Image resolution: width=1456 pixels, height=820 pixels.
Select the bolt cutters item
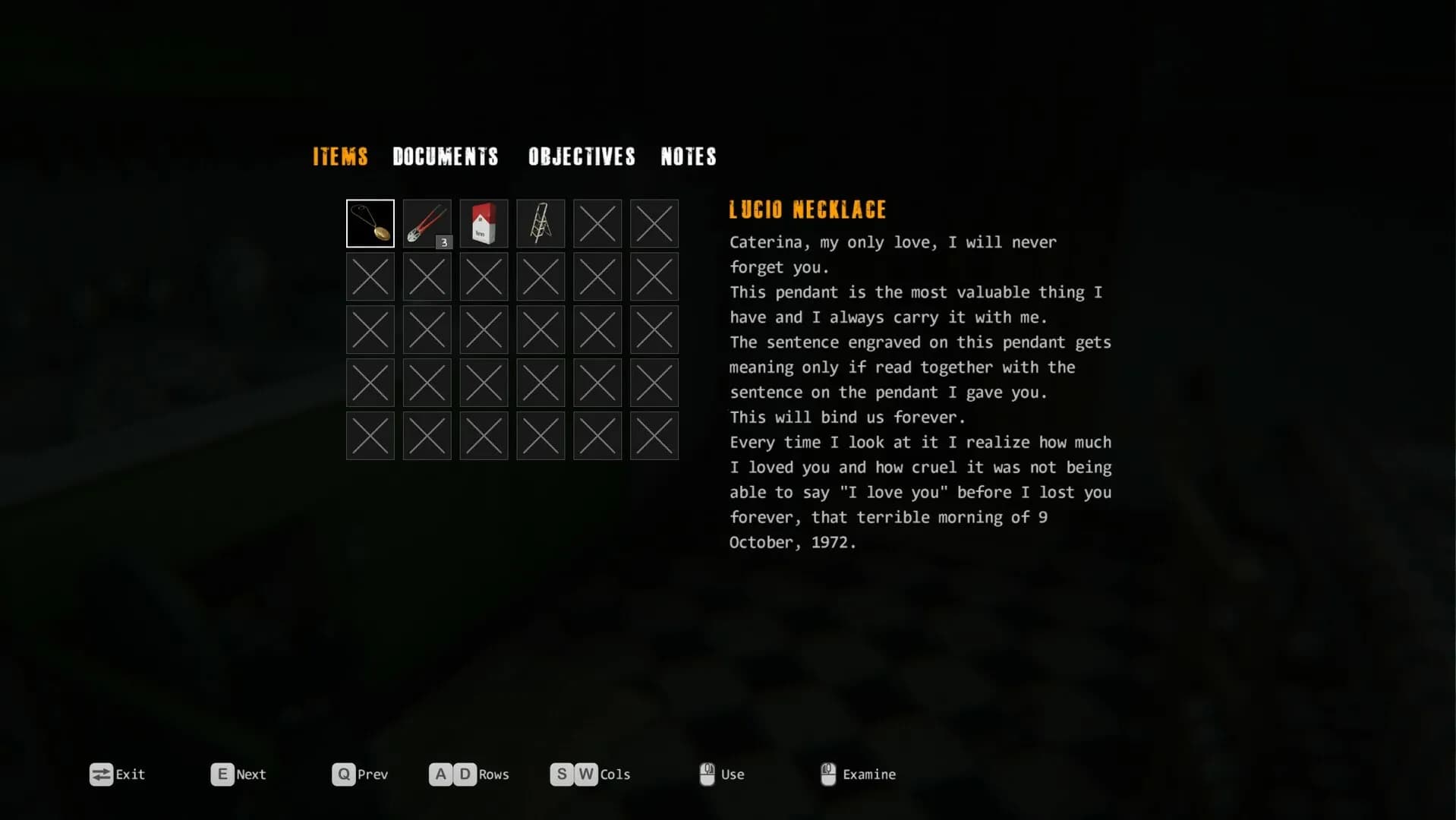[x=427, y=222]
